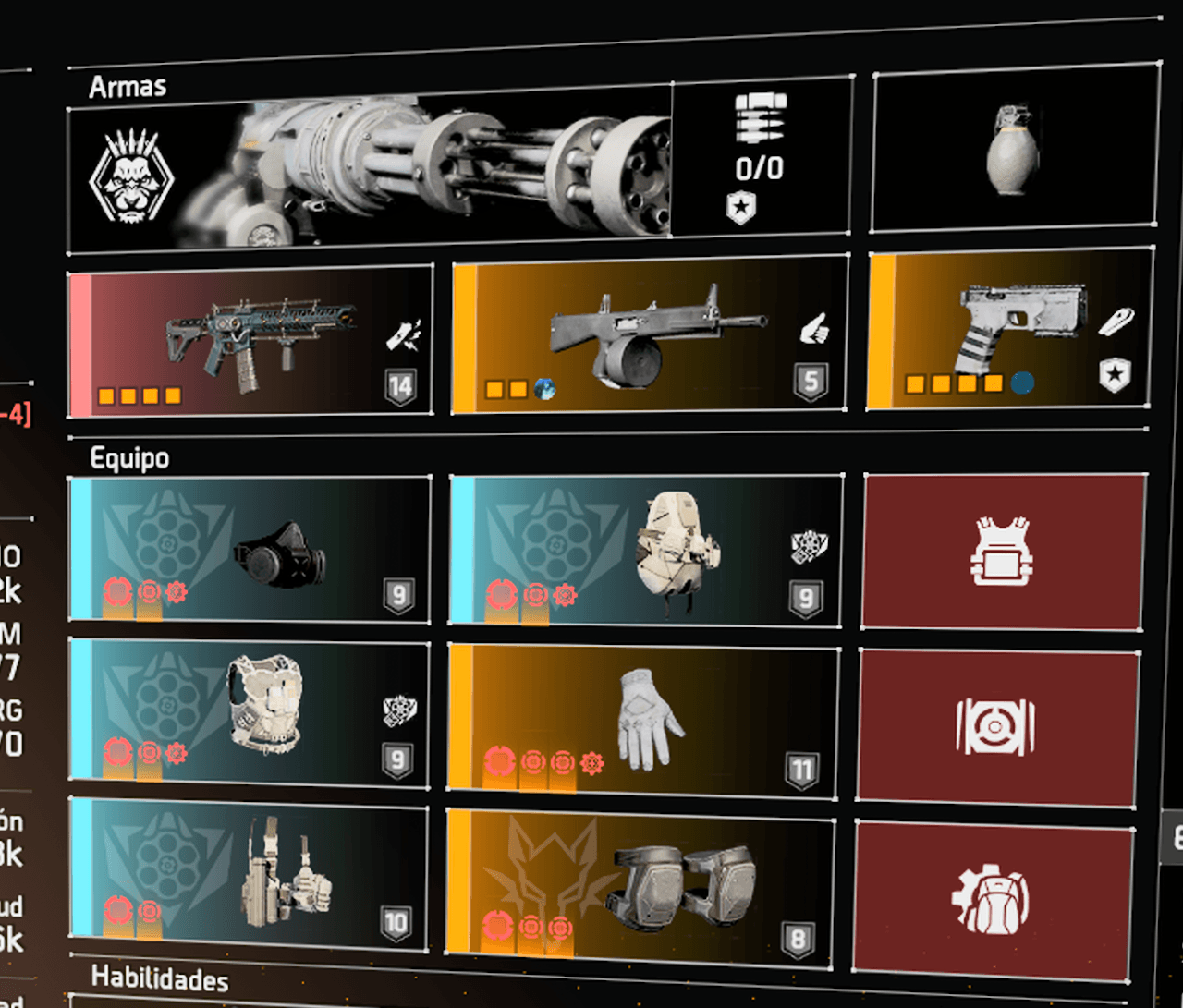This screenshot has width=1183, height=1008.
Task: Open the grenade slot
Action: [x=1014, y=148]
